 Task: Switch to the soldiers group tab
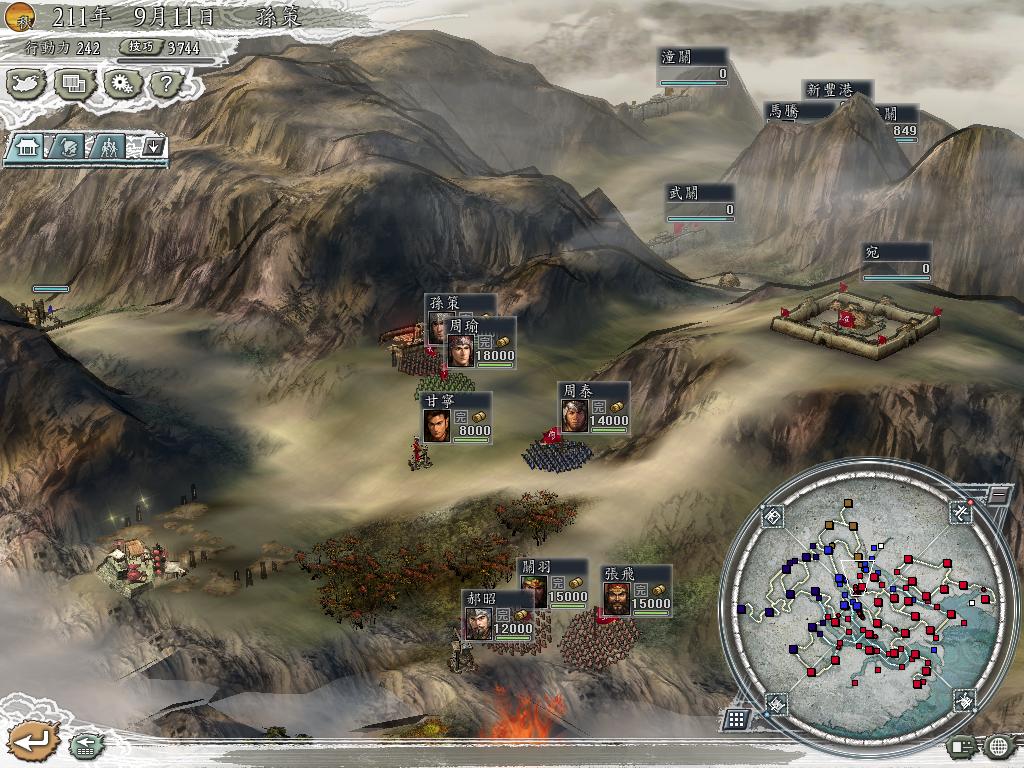point(109,147)
